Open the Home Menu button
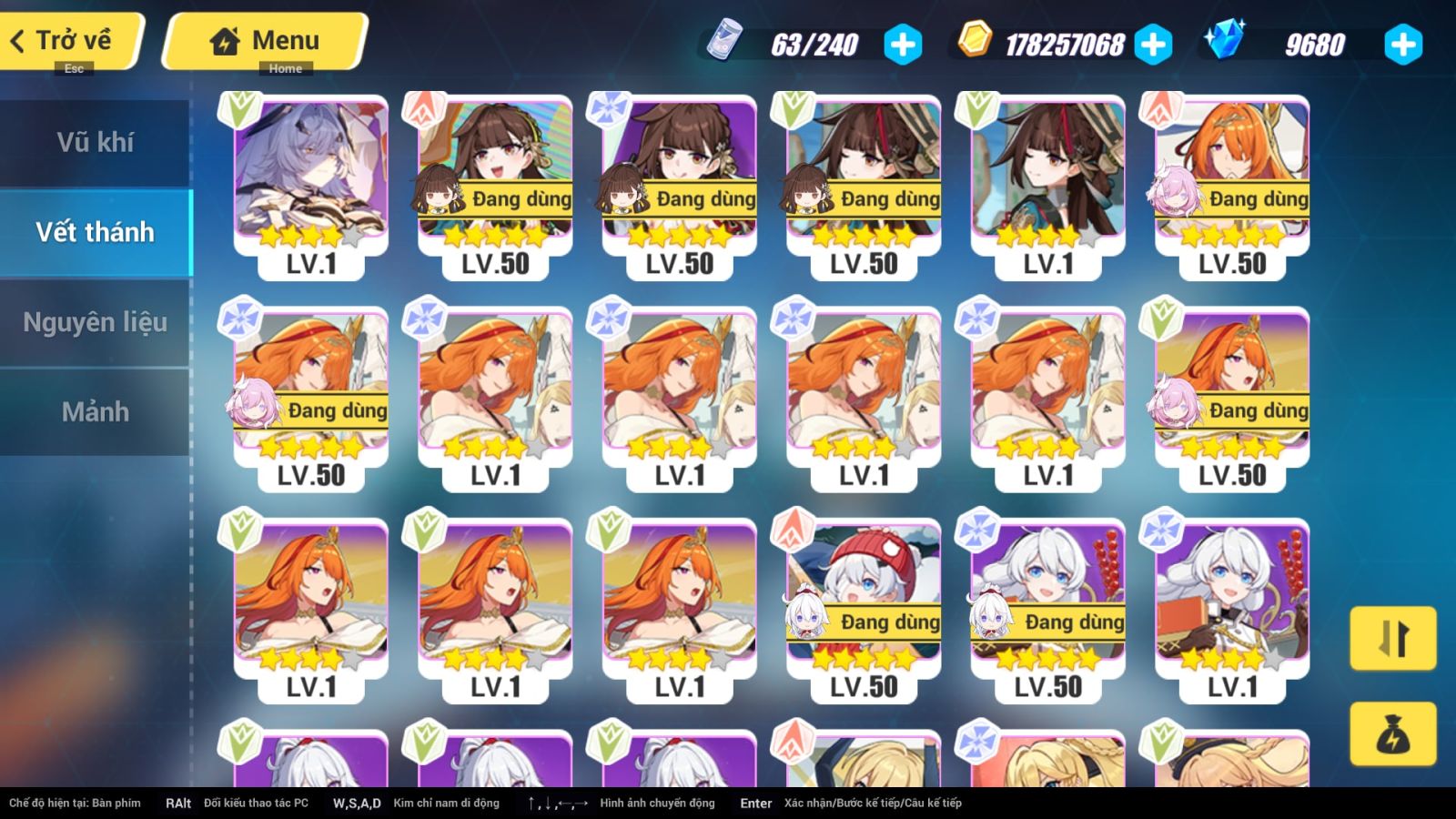Screen dimensions: 1456x819 [266, 41]
